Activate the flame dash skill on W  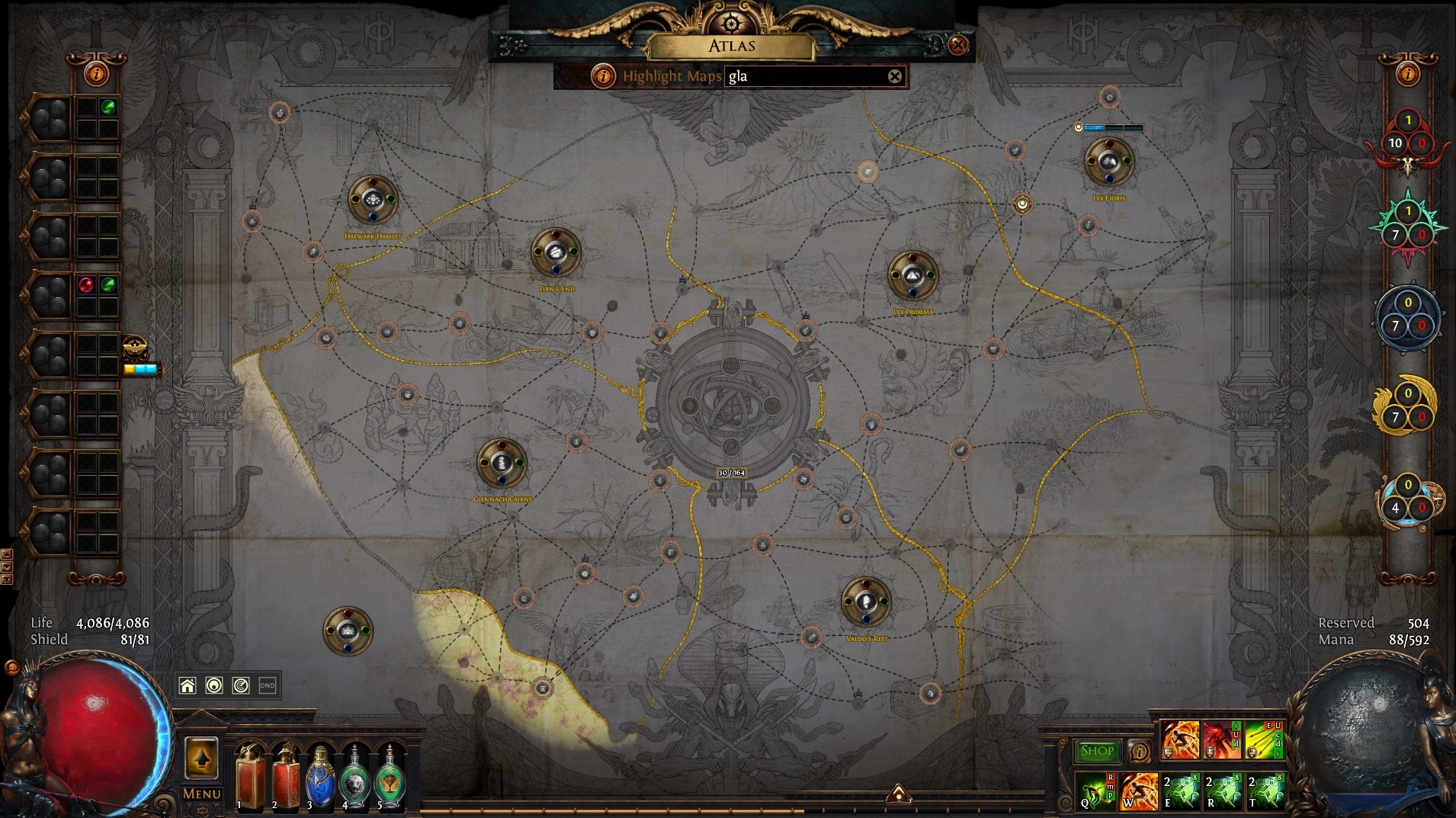1139,791
